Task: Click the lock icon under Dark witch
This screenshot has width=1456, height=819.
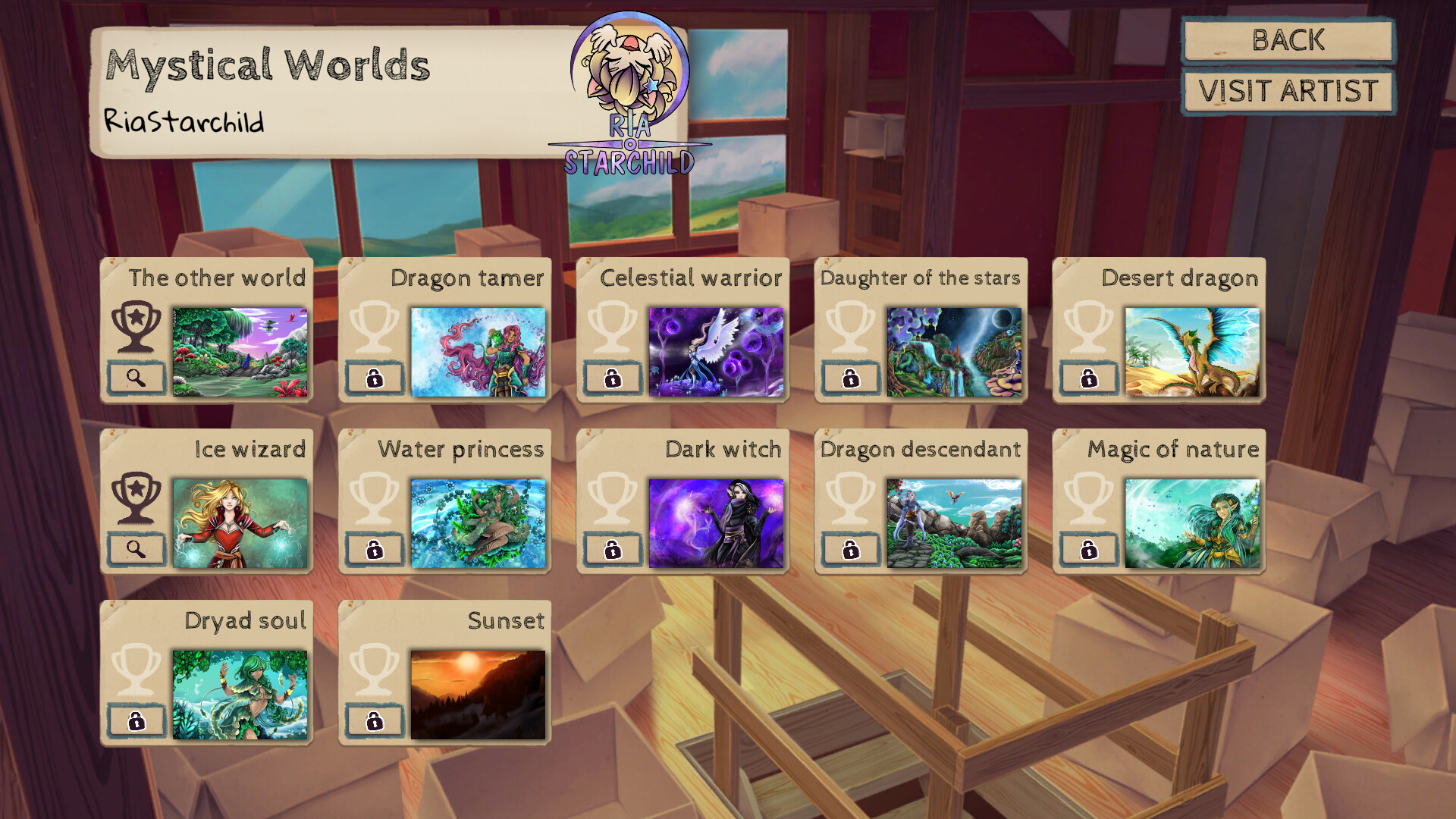Action: [x=611, y=548]
